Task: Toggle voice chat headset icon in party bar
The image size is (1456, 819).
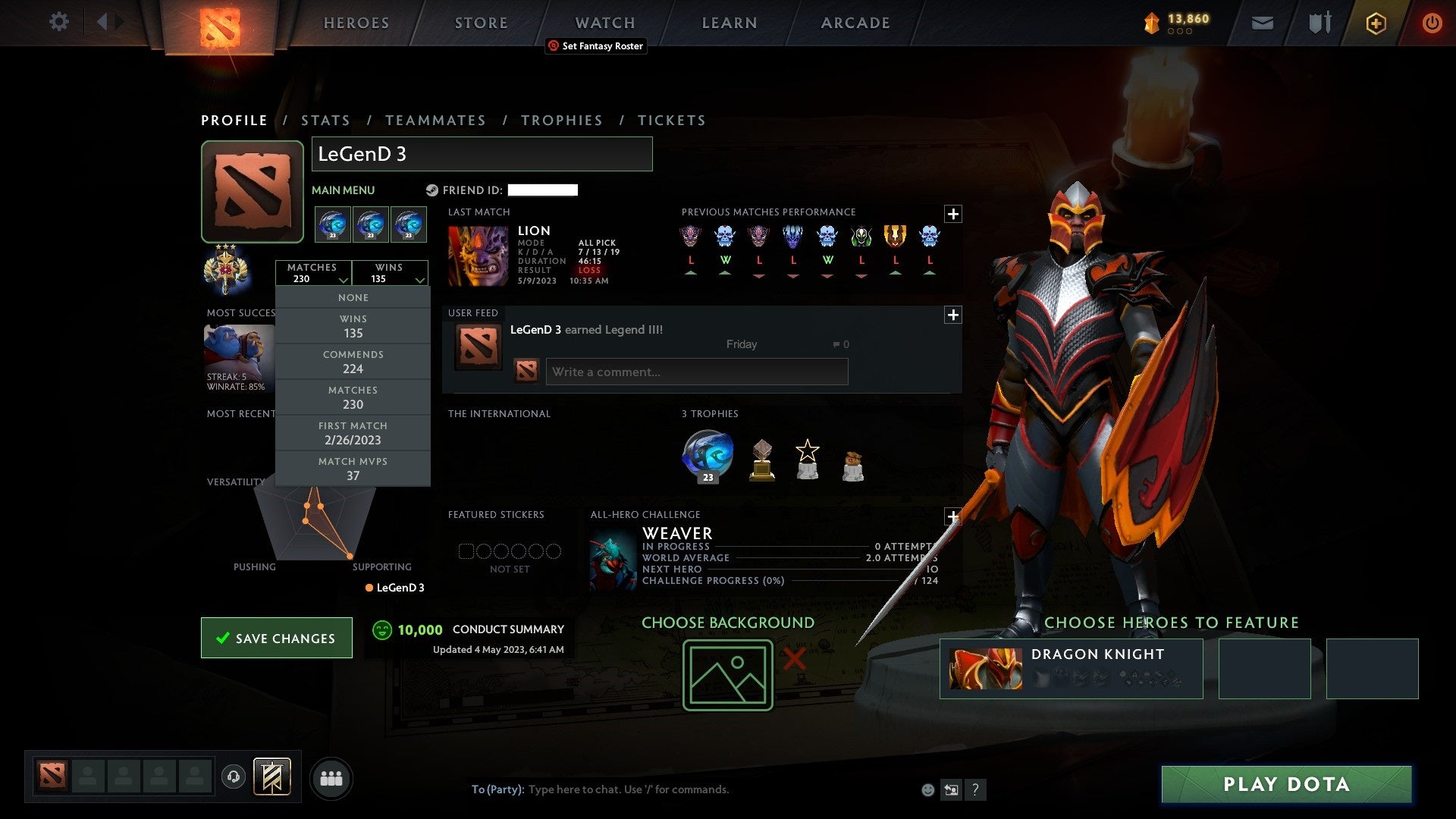Action: click(x=235, y=777)
